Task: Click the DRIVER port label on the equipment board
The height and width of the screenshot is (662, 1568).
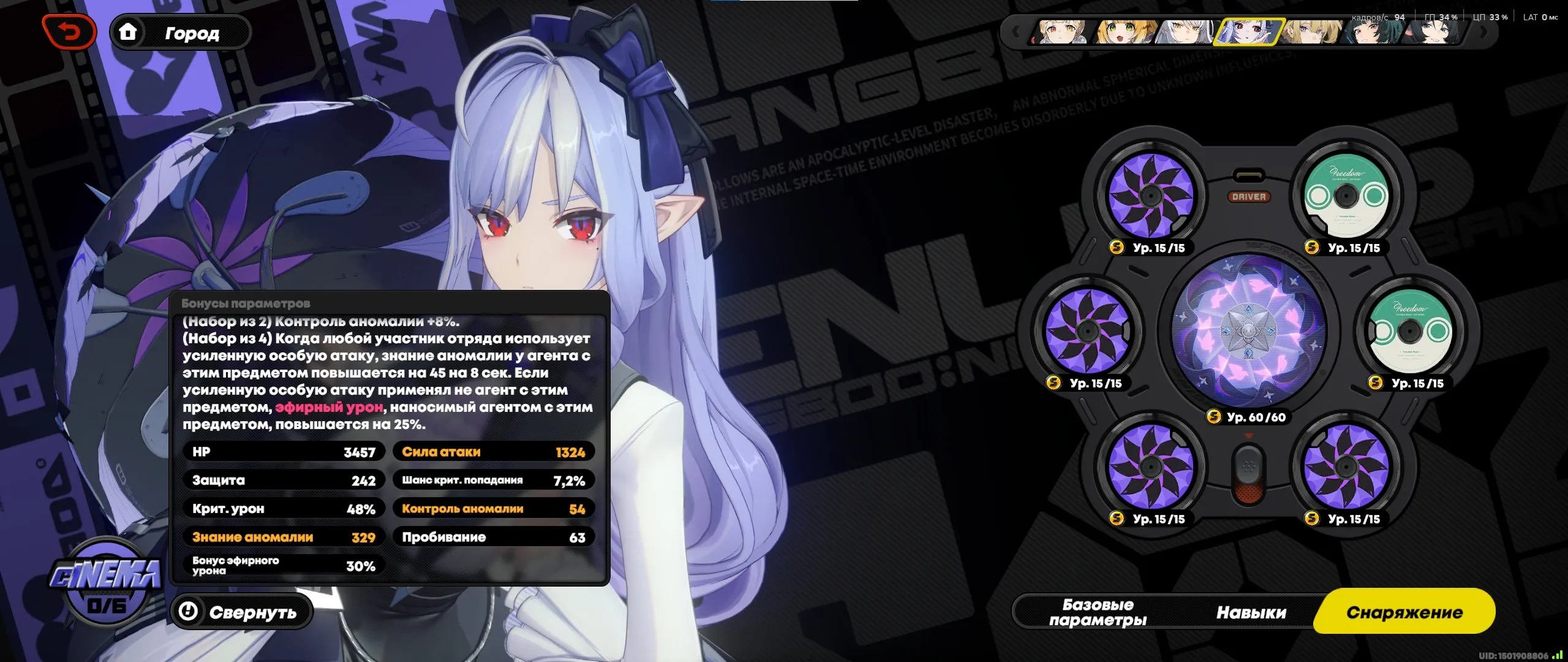Action: click(x=1249, y=196)
